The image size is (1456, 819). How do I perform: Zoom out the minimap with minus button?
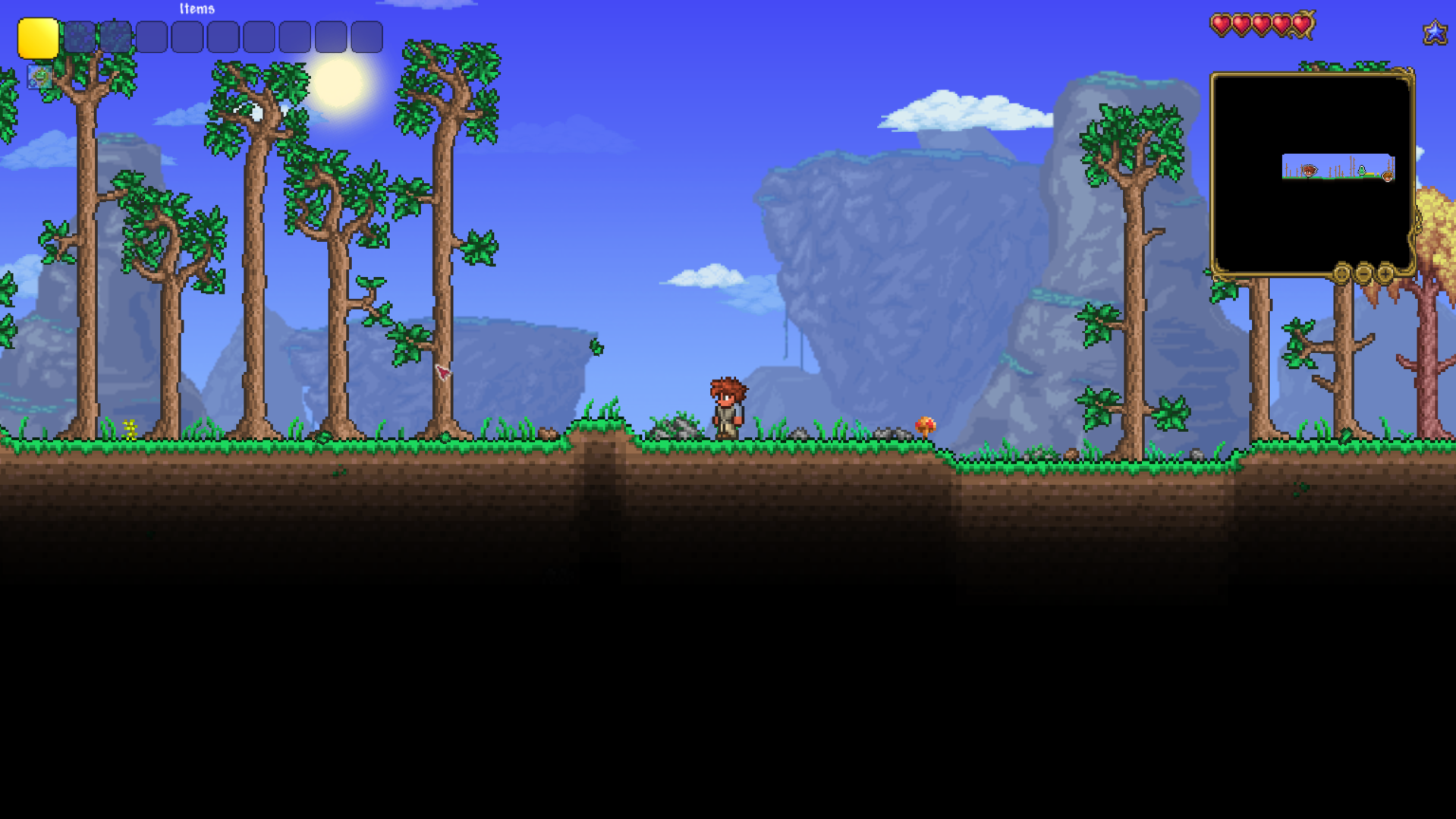pos(1363,273)
